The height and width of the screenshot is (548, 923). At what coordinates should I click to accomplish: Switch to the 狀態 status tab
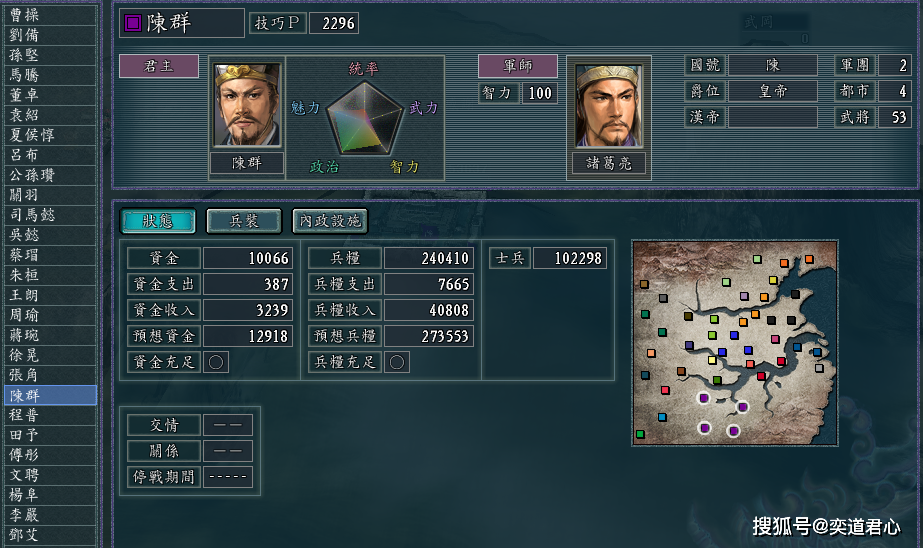[x=158, y=220]
